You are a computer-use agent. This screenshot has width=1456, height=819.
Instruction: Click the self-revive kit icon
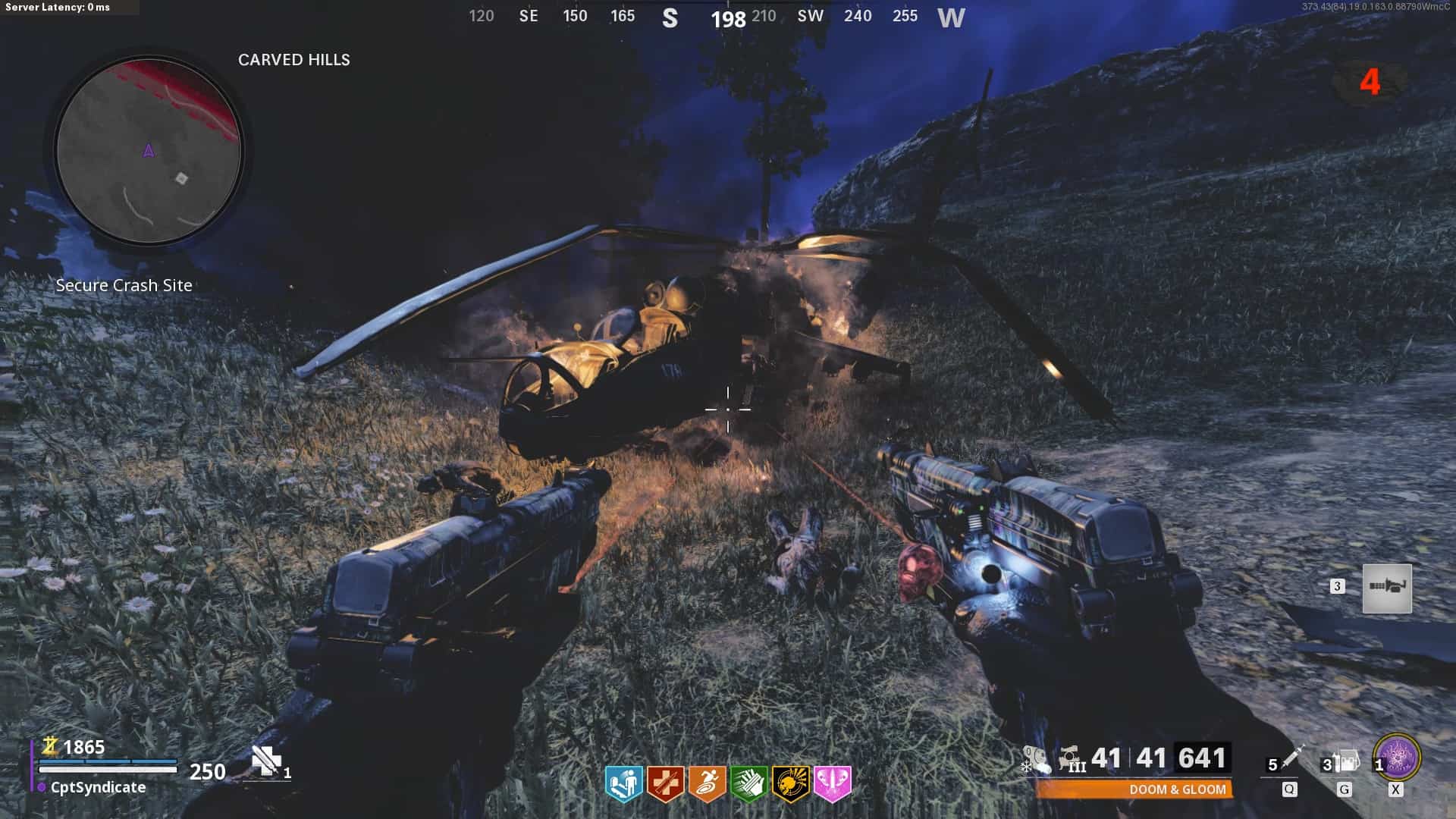[266, 761]
